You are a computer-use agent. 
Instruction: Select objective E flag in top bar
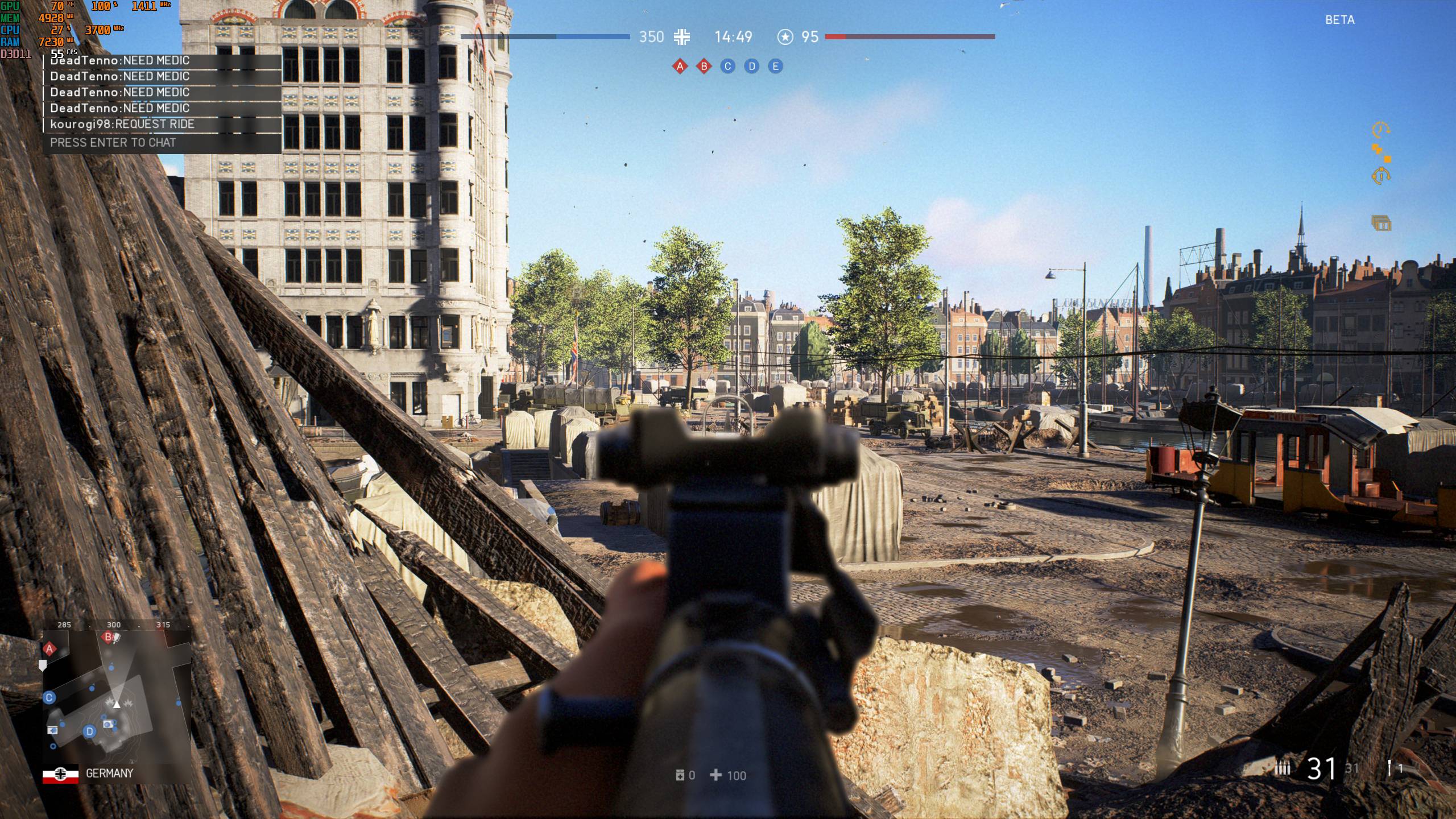(775, 67)
